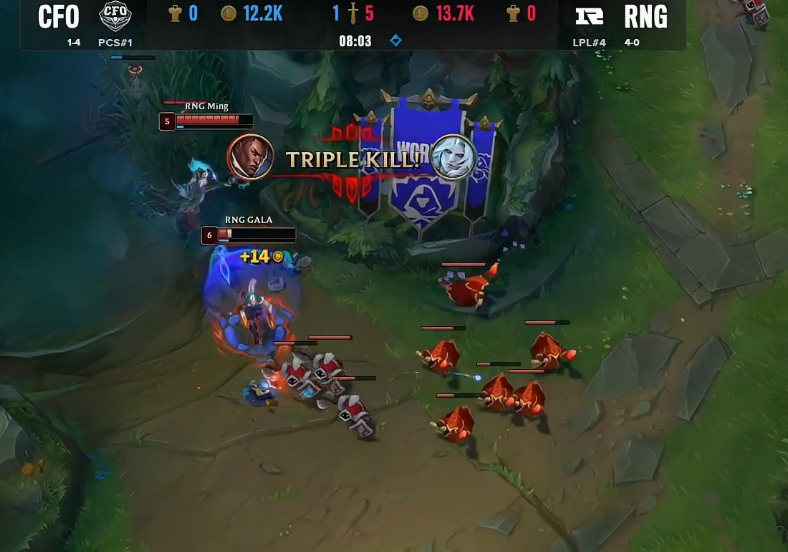This screenshot has height=552, width=788.
Task: Select the killer portrait in Triple Kill banner
Action: pyautogui.click(x=251, y=157)
